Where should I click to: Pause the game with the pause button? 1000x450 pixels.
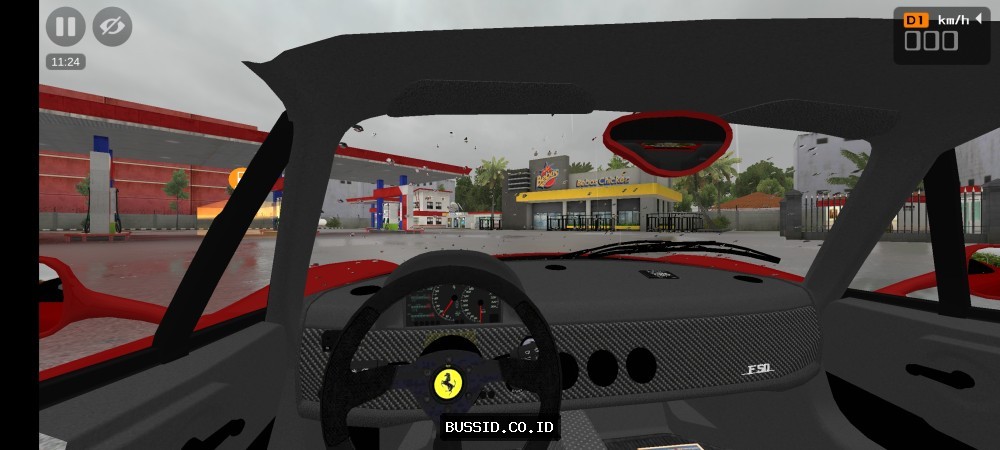pos(65,27)
